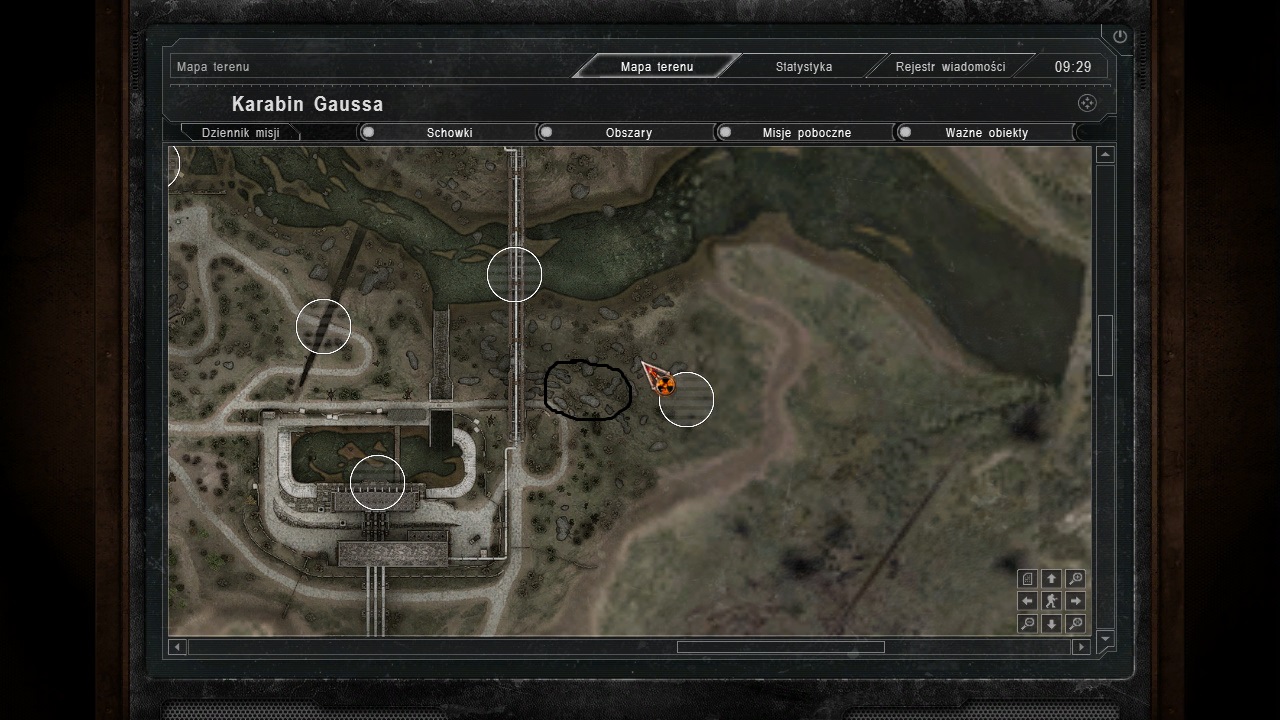The height and width of the screenshot is (720, 1280).
Task: Click the document icon in the map controls
Action: (x=1027, y=579)
